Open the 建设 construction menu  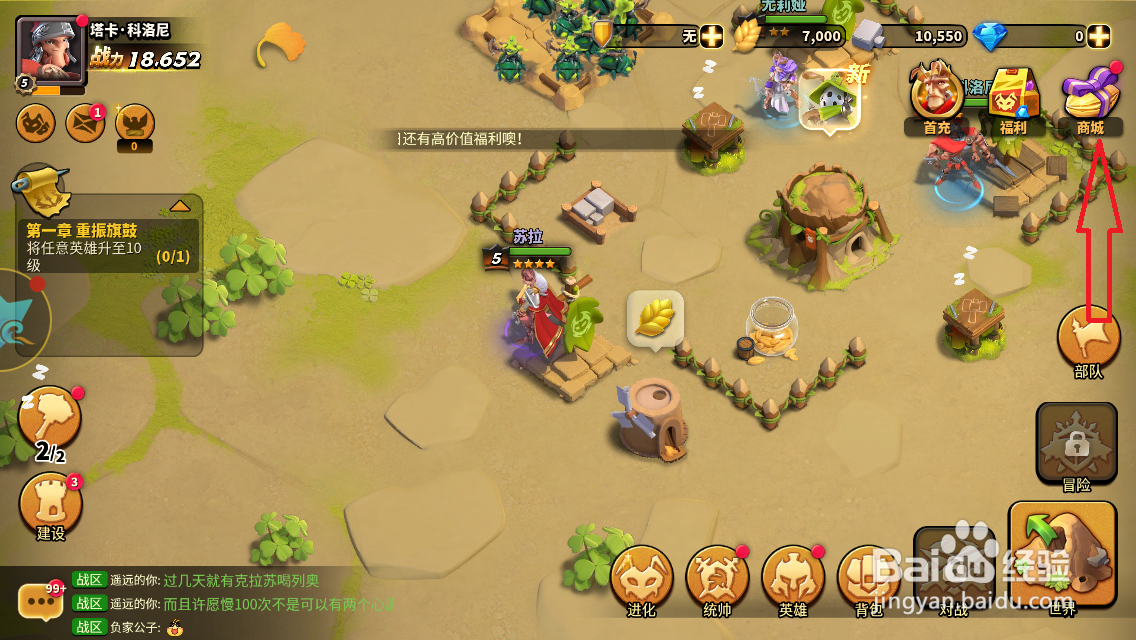coord(50,506)
